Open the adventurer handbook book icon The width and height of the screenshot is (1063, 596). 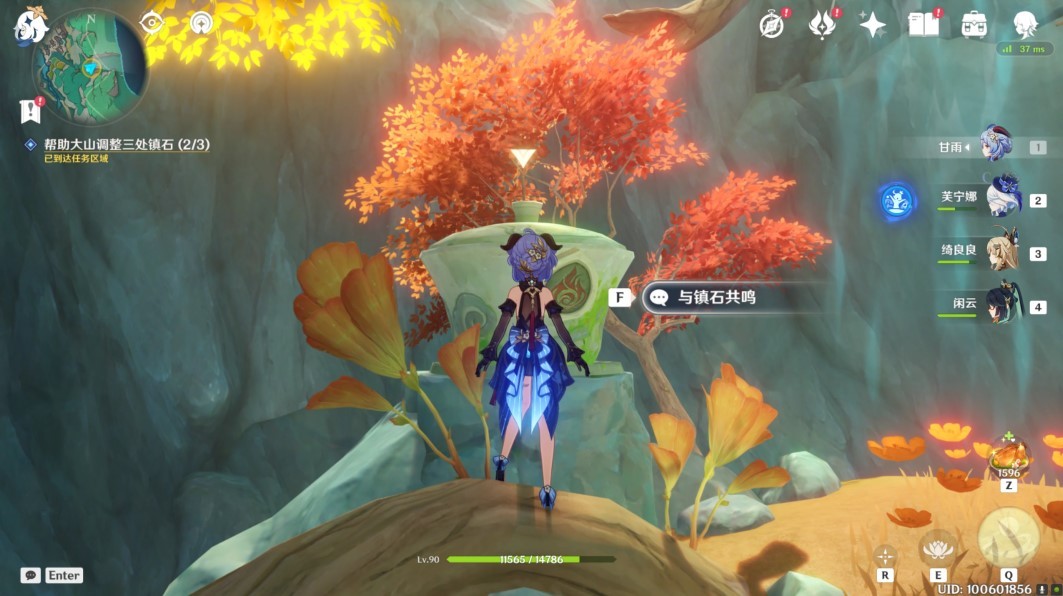click(x=923, y=25)
